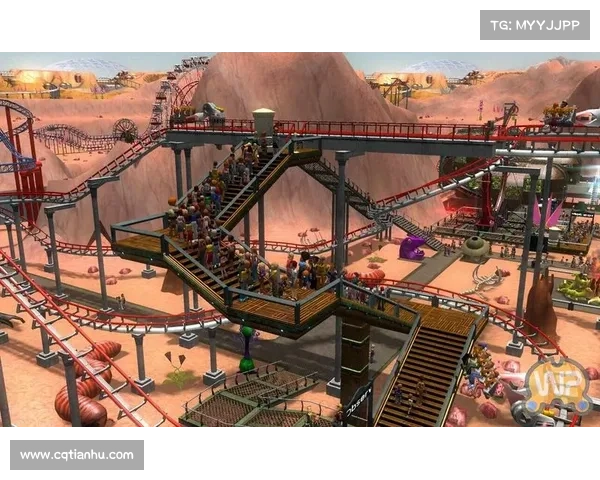The width and height of the screenshot is (600, 480).
Task: Open the www.cqtianhu.com website link
Action: pyautogui.click(x=76, y=455)
